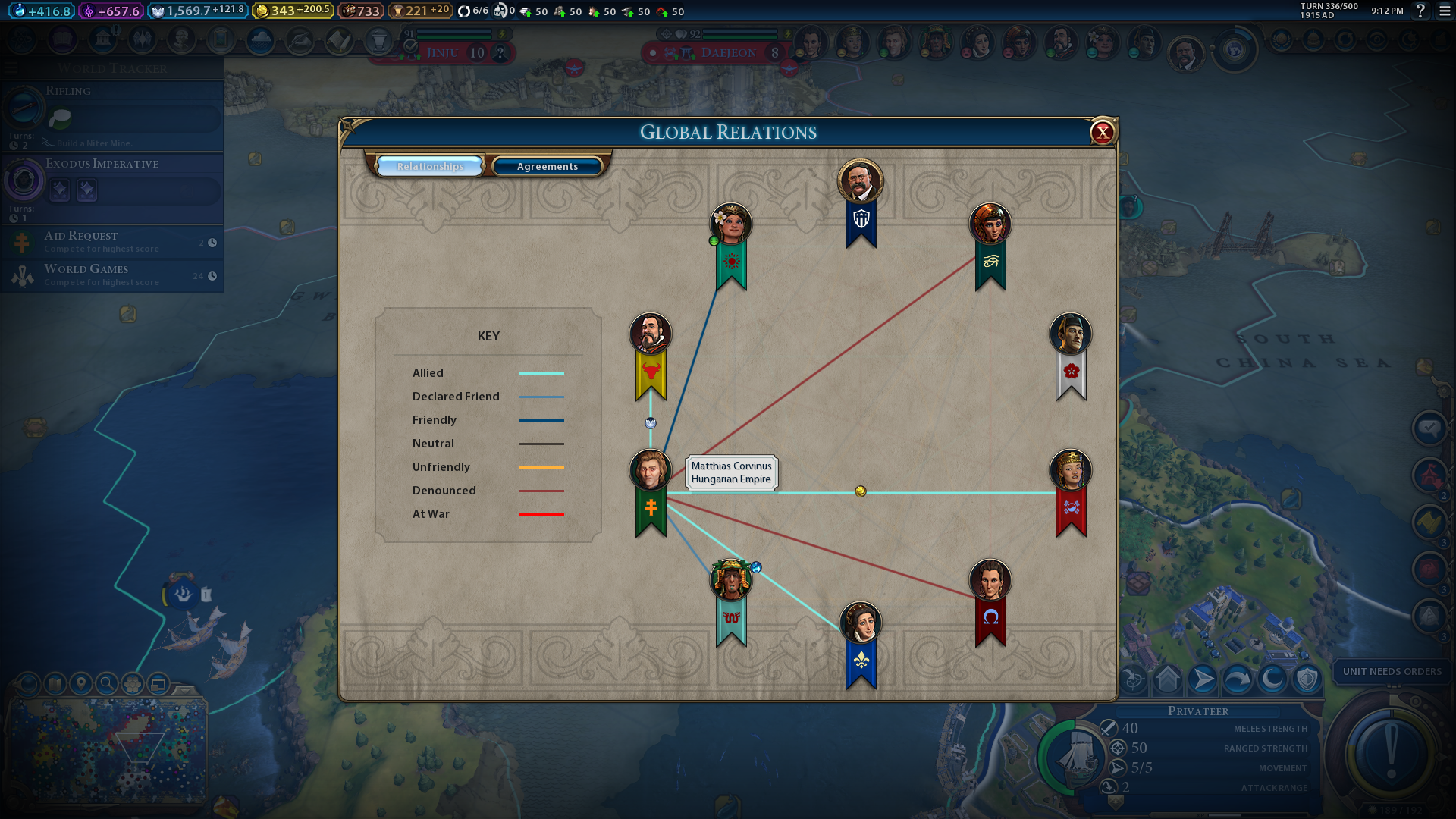The width and height of the screenshot is (1456, 819).
Task: Pick the leader with the white rose banner
Action: [x=1070, y=334]
